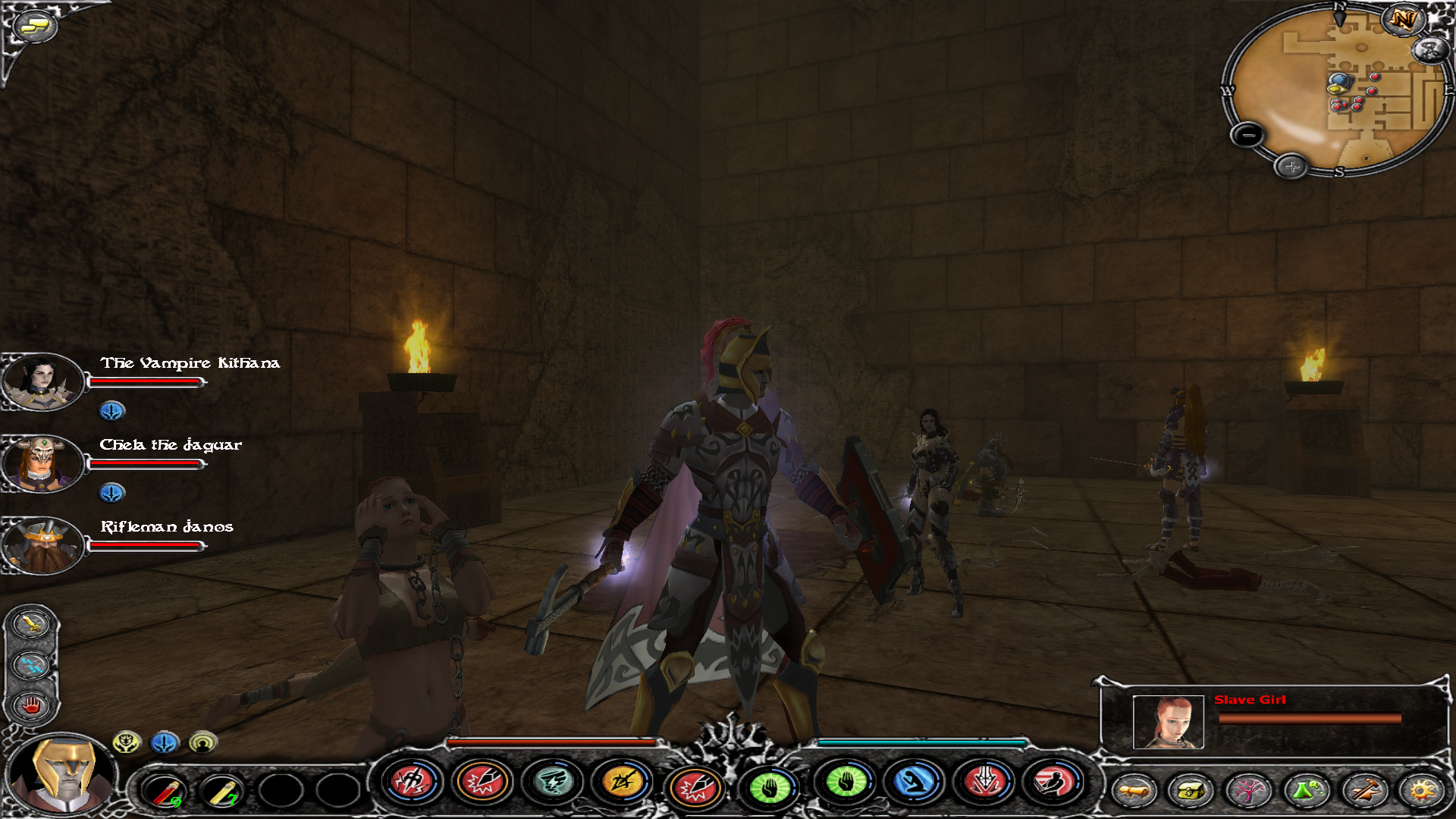Activate the teal tornado lightning ability
Viewport: 1456px width, 819px height.
point(553,783)
